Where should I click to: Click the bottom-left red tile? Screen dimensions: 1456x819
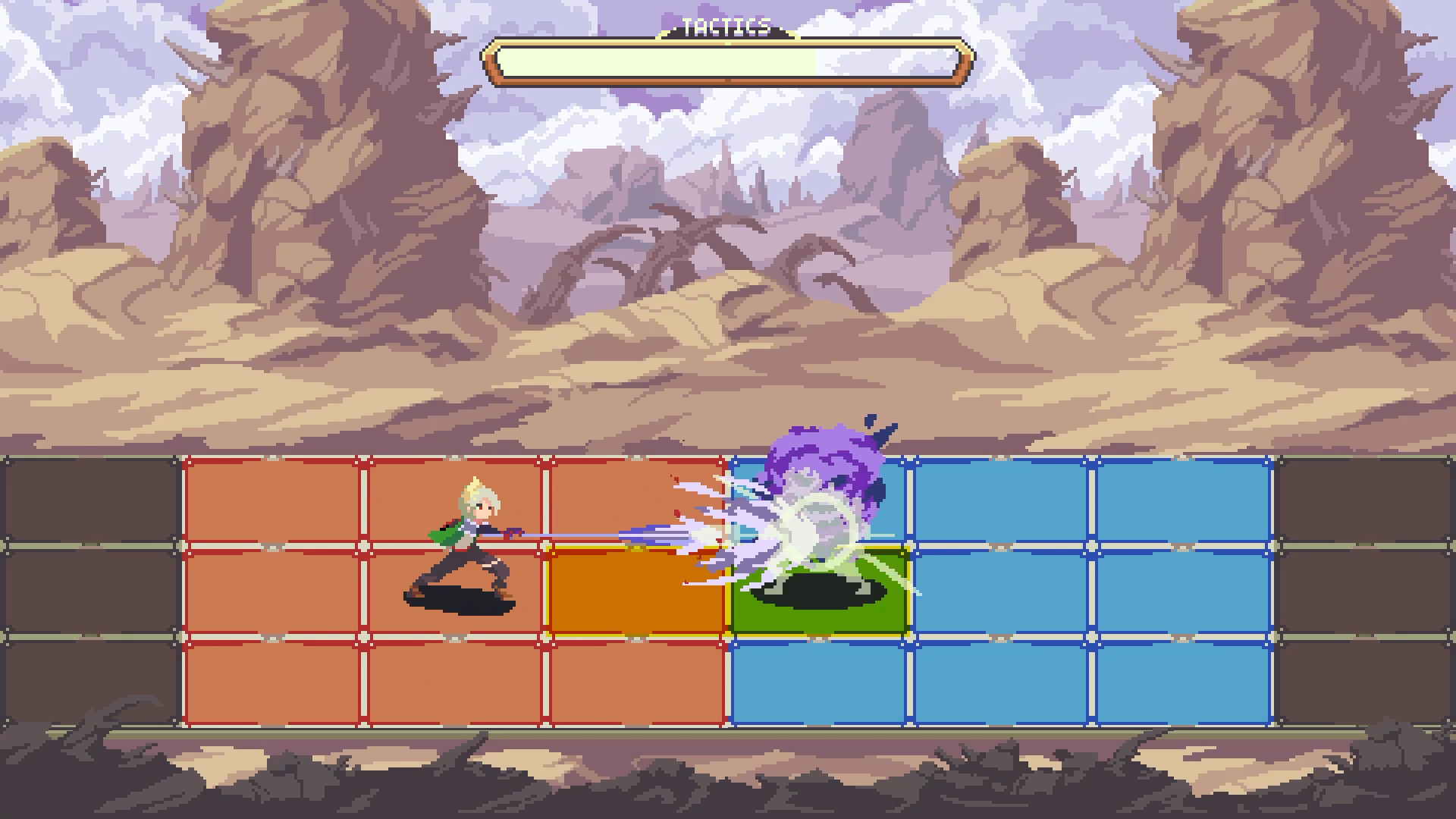point(273,682)
